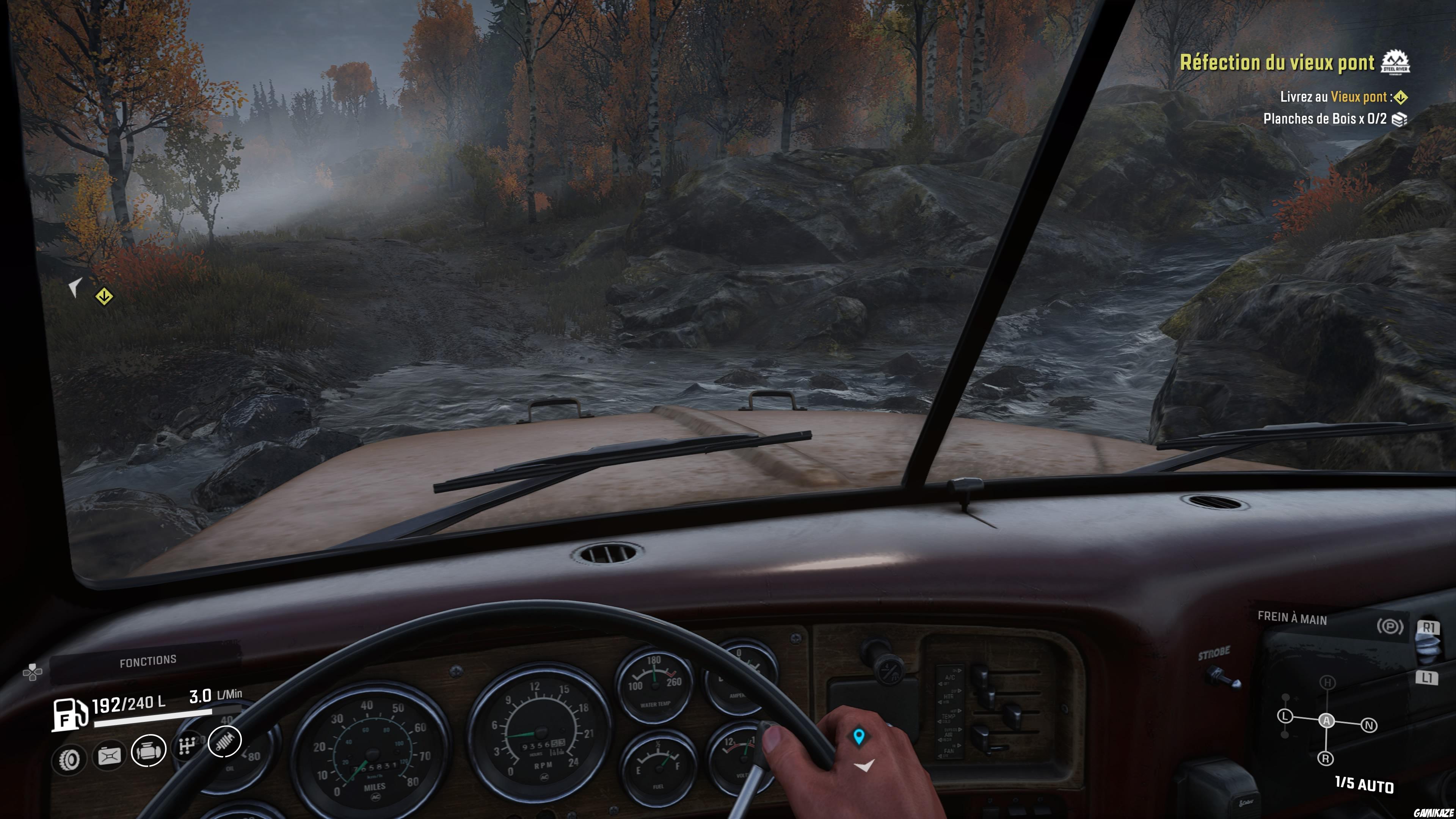The image size is (1456, 819).
Task: Toggle the Frein à main handbrake icon
Action: 1390,626
